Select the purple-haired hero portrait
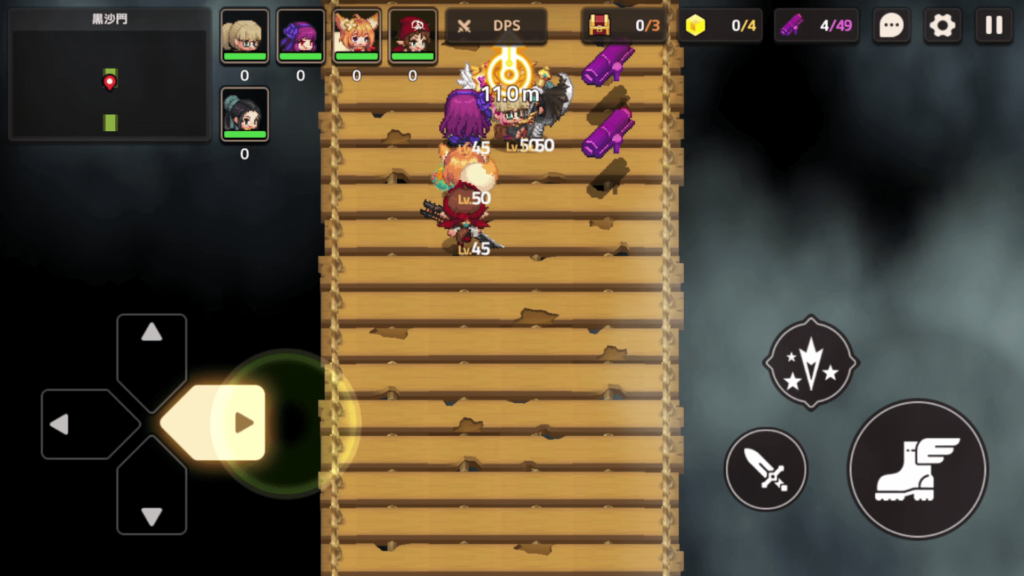The height and width of the screenshot is (576, 1024). point(301,36)
